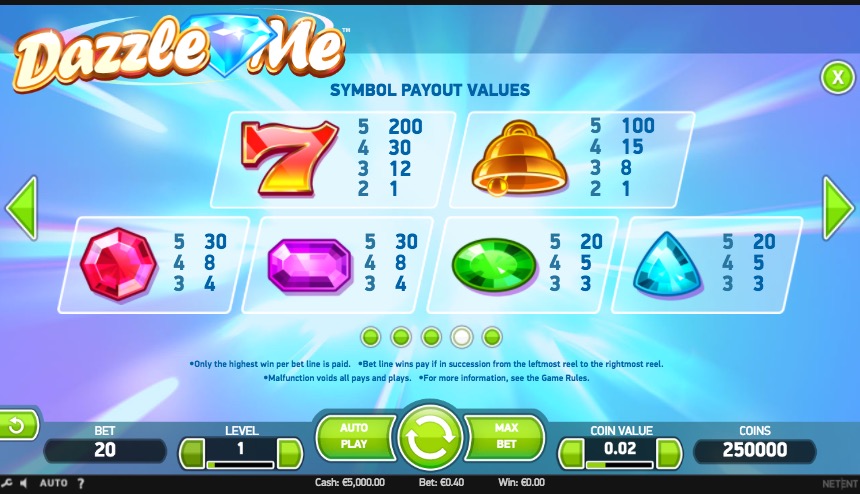The width and height of the screenshot is (860, 494).
Task: Adjust the level slider bar
Action: click(x=240, y=465)
